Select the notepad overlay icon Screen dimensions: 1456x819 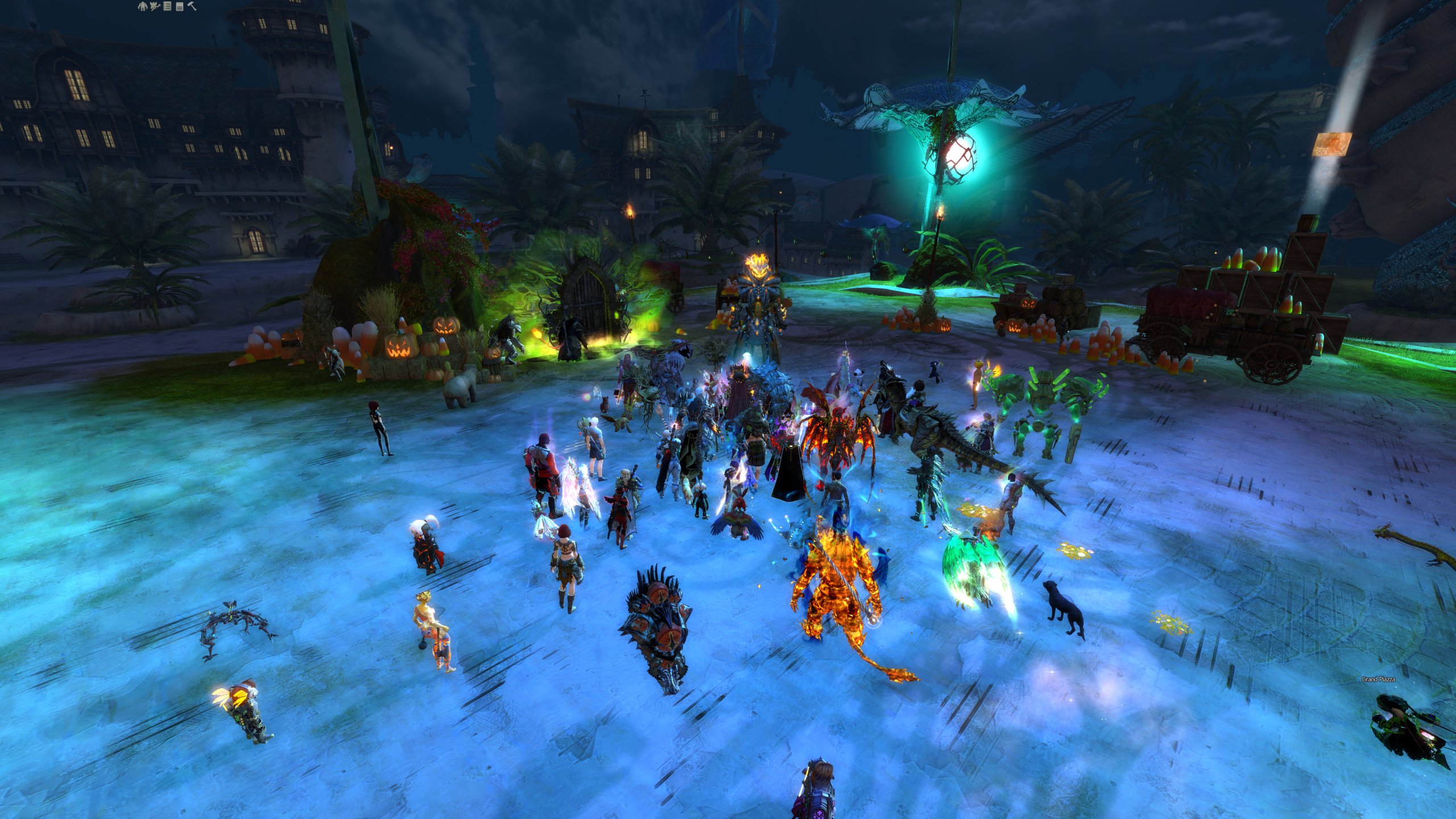179,6
